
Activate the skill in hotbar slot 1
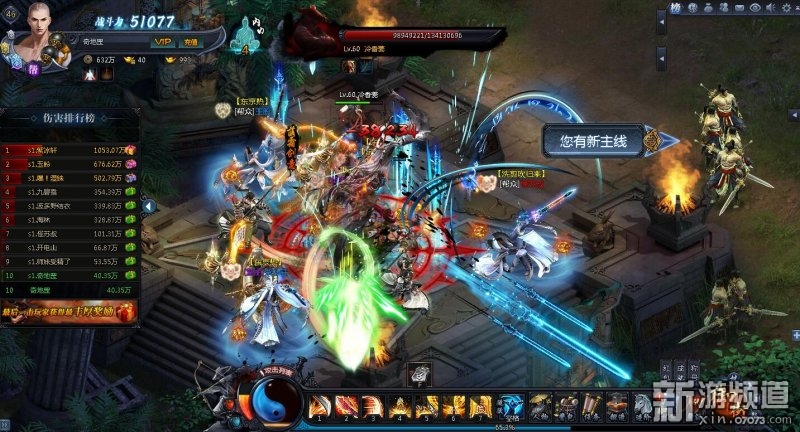coord(320,405)
